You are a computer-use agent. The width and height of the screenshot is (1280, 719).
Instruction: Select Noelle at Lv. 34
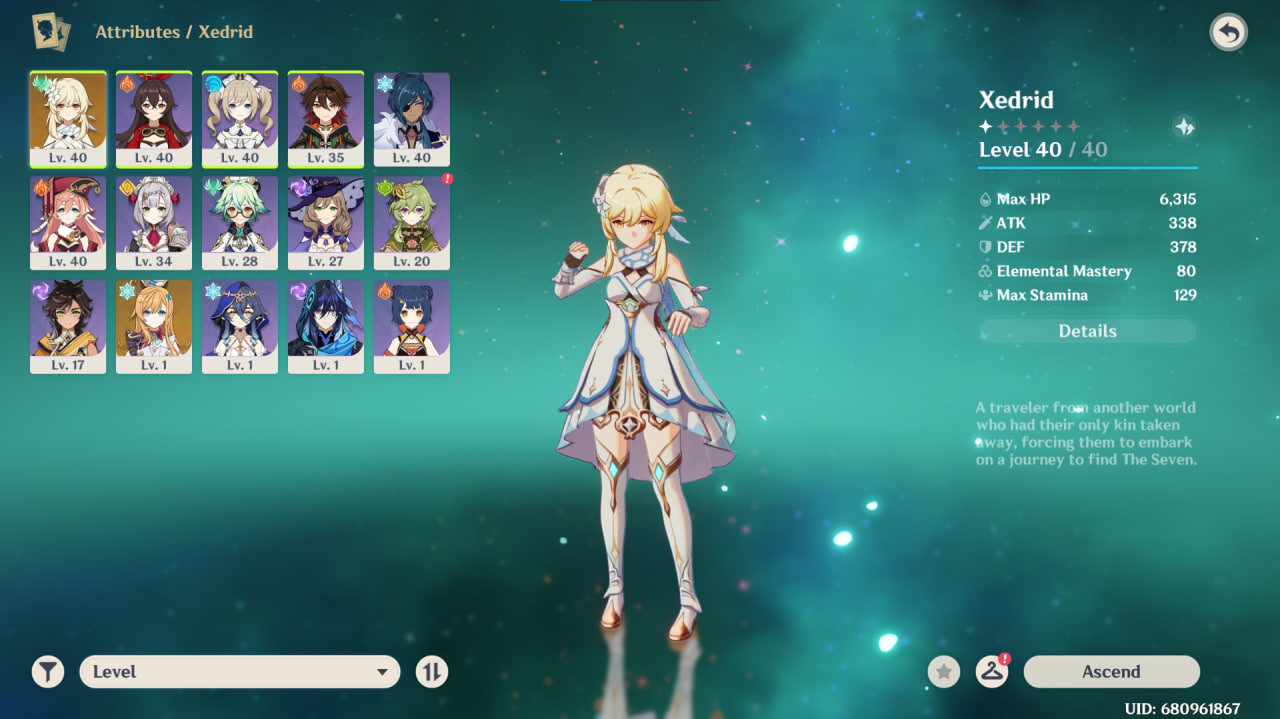pyautogui.click(x=154, y=223)
